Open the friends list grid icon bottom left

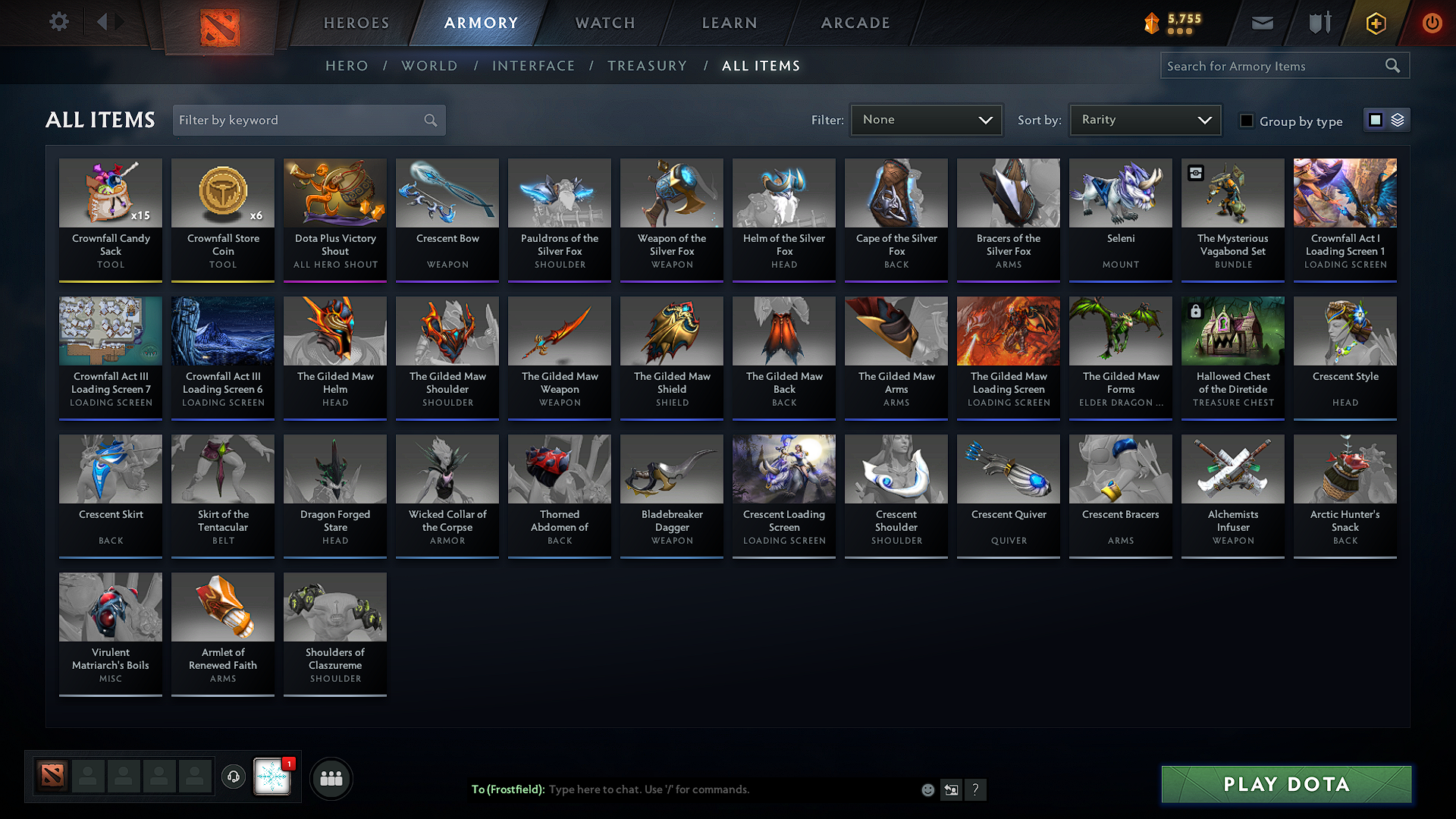pyautogui.click(x=331, y=777)
